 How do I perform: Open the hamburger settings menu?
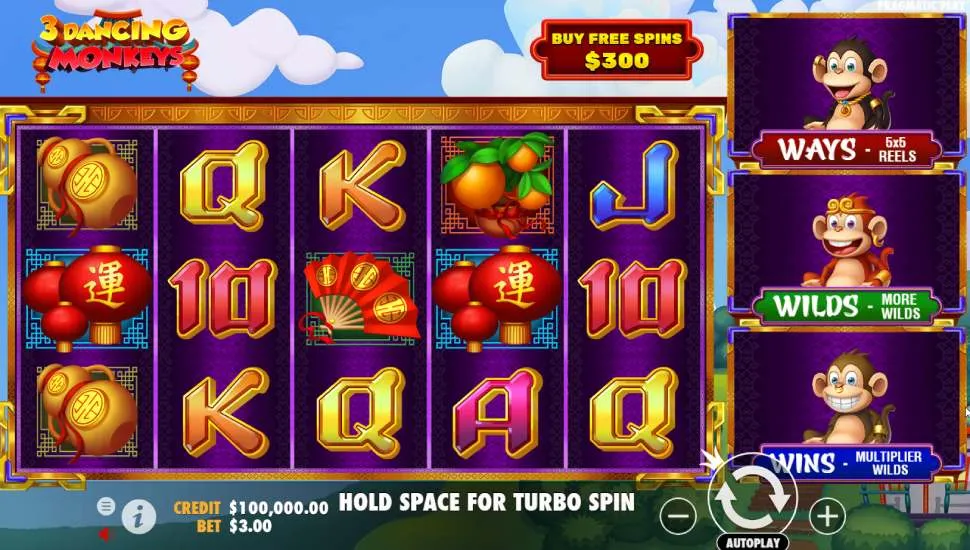(105, 506)
